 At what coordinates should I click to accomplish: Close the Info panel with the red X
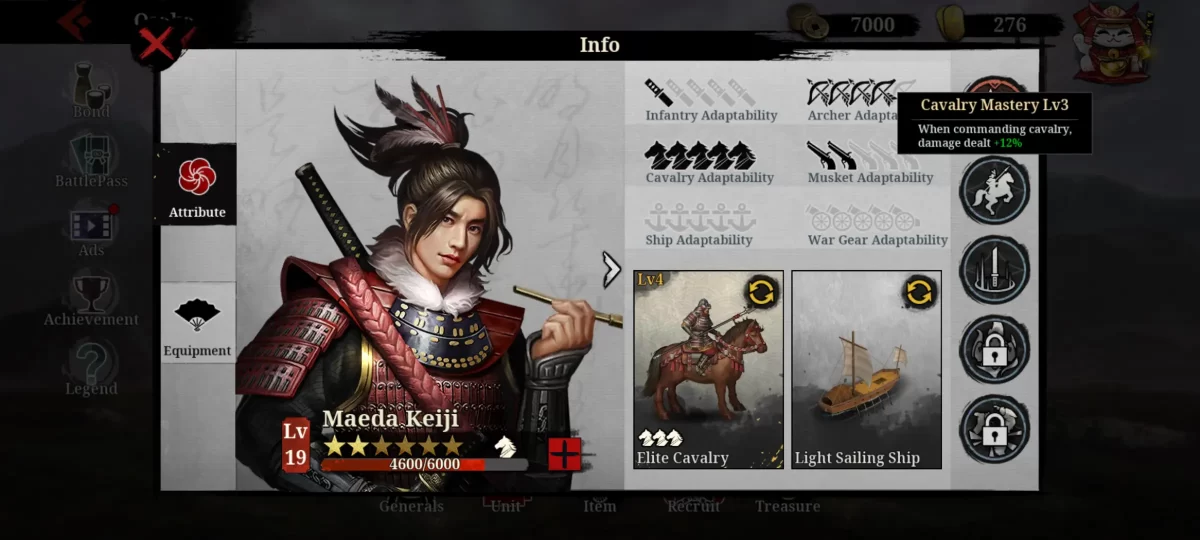click(x=157, y=45)
